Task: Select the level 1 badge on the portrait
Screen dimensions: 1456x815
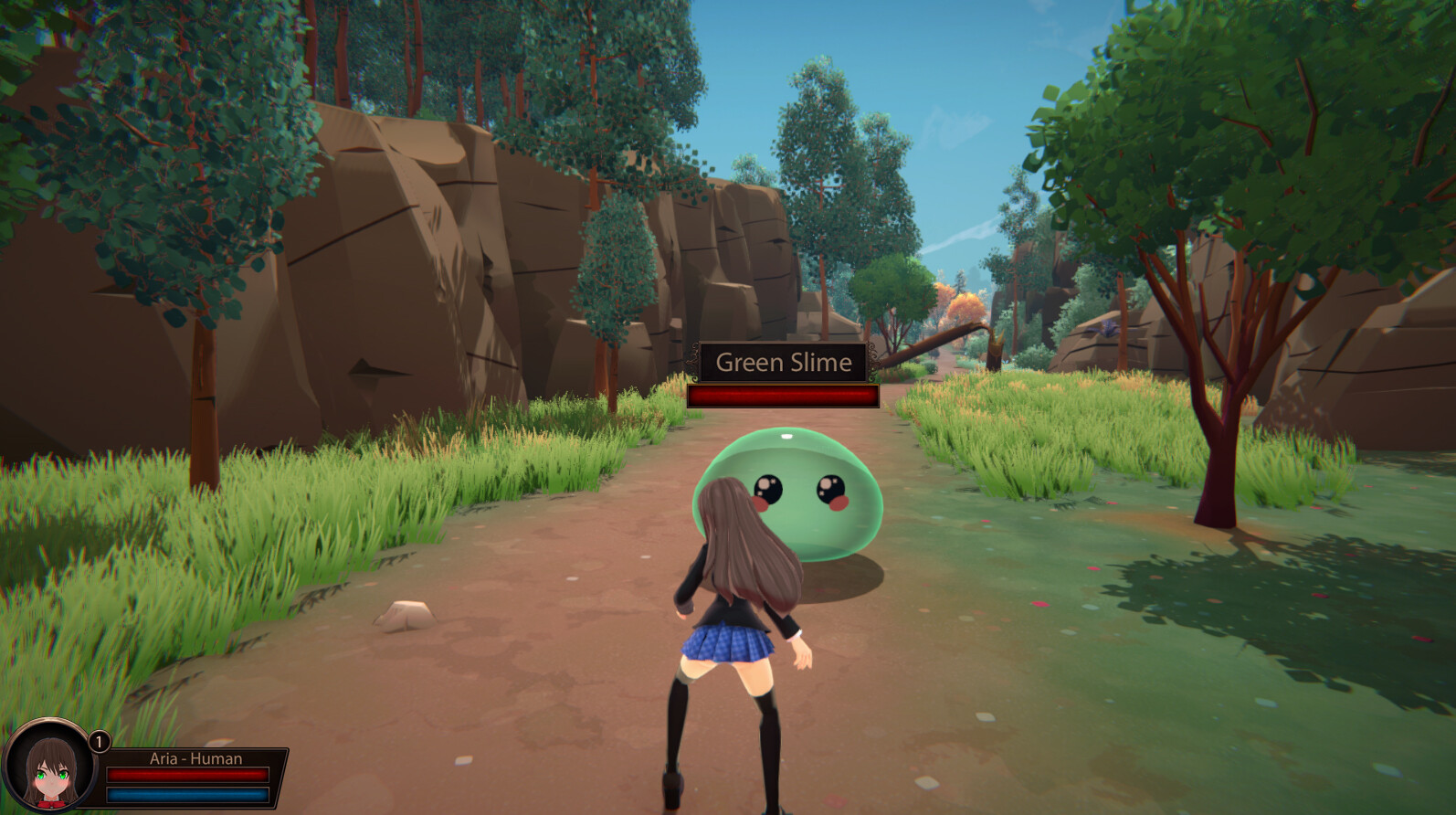Action: pos(98,742)
